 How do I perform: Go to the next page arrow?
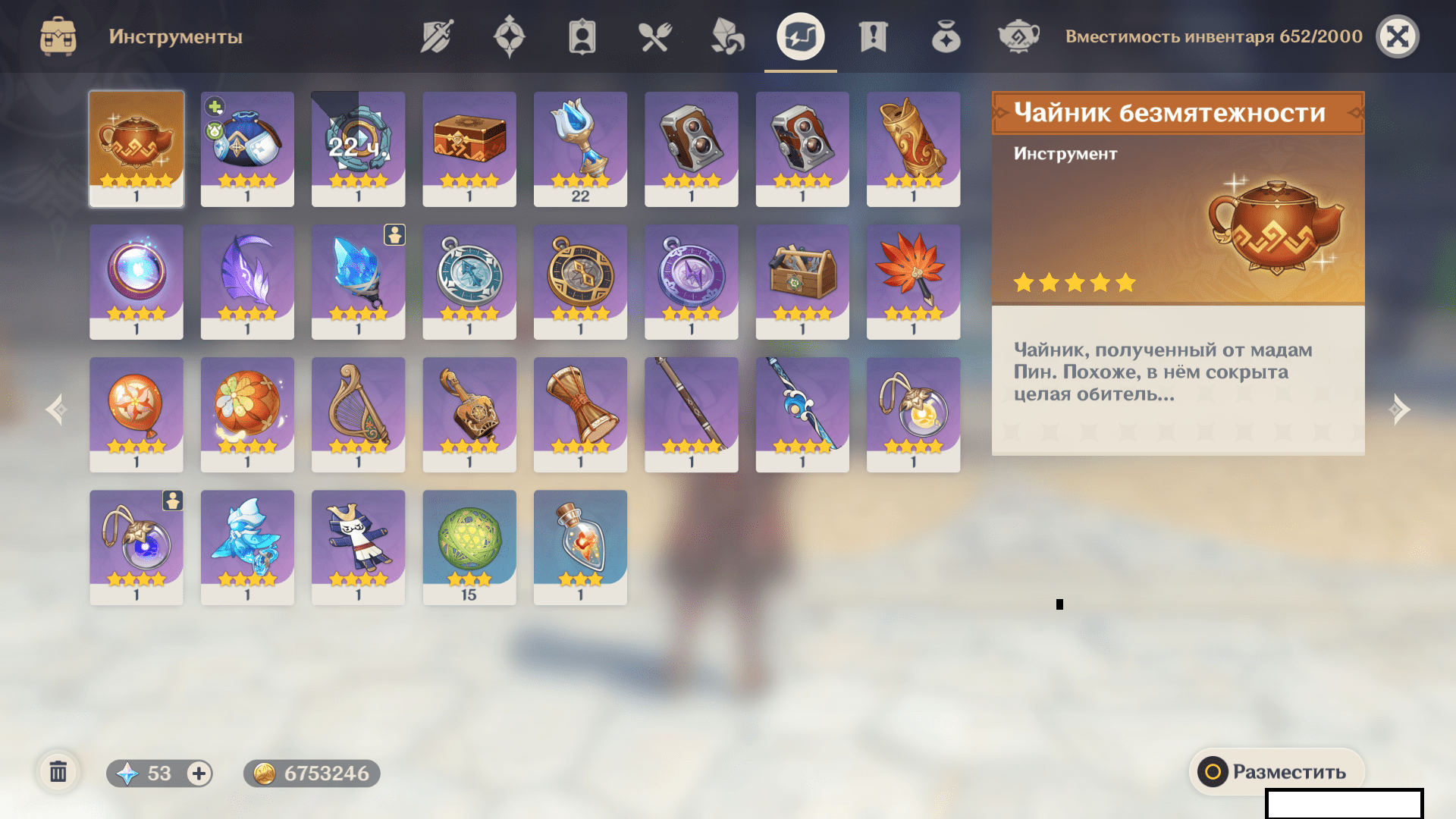1400,409
